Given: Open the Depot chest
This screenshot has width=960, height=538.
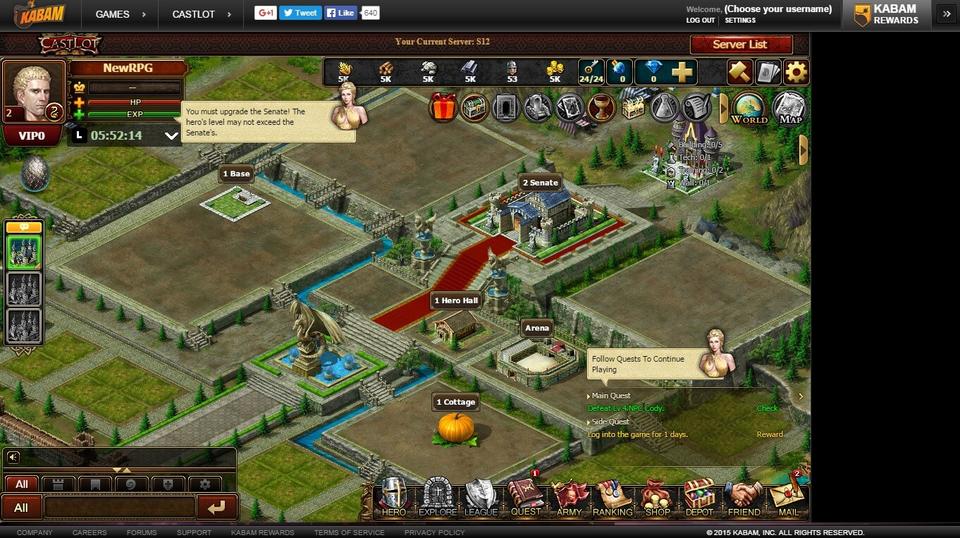Looking at the screenshot, I should click(x=699, y=498).
